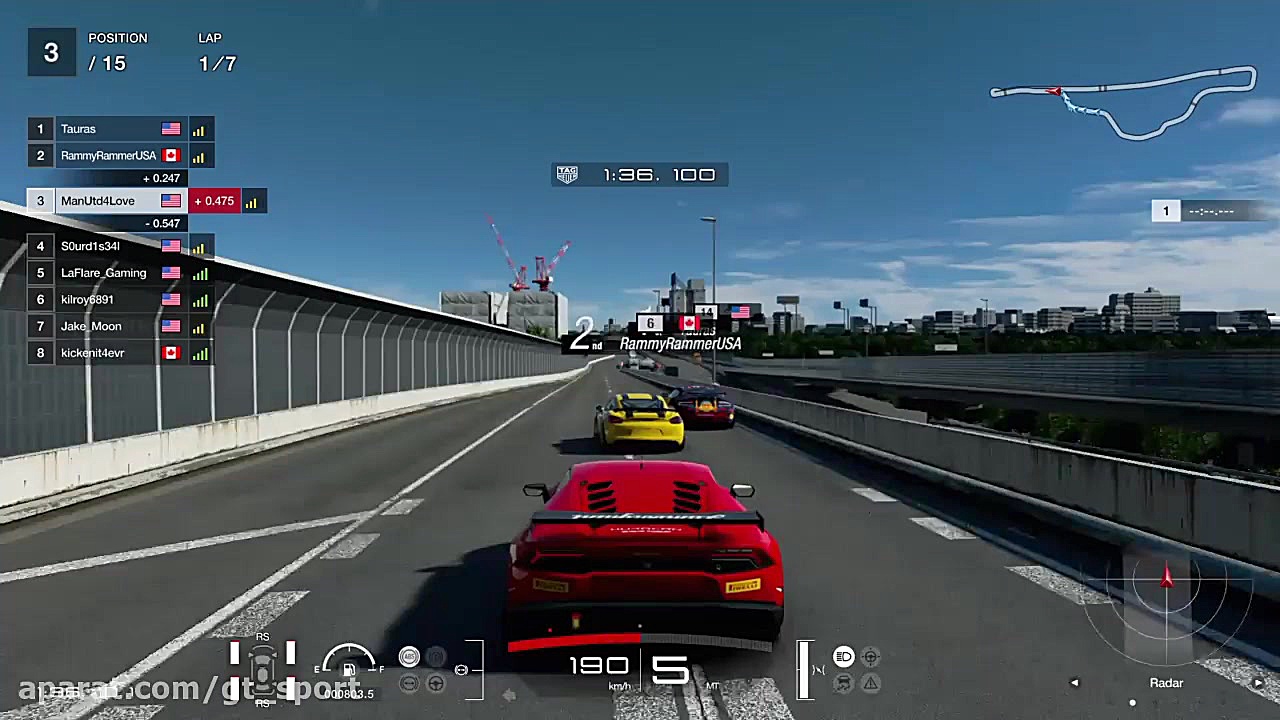This screenshot has width=1280, height=720.
Task: Click the USA flag next to Jake_Moon
Action: (x=170, y=325)
